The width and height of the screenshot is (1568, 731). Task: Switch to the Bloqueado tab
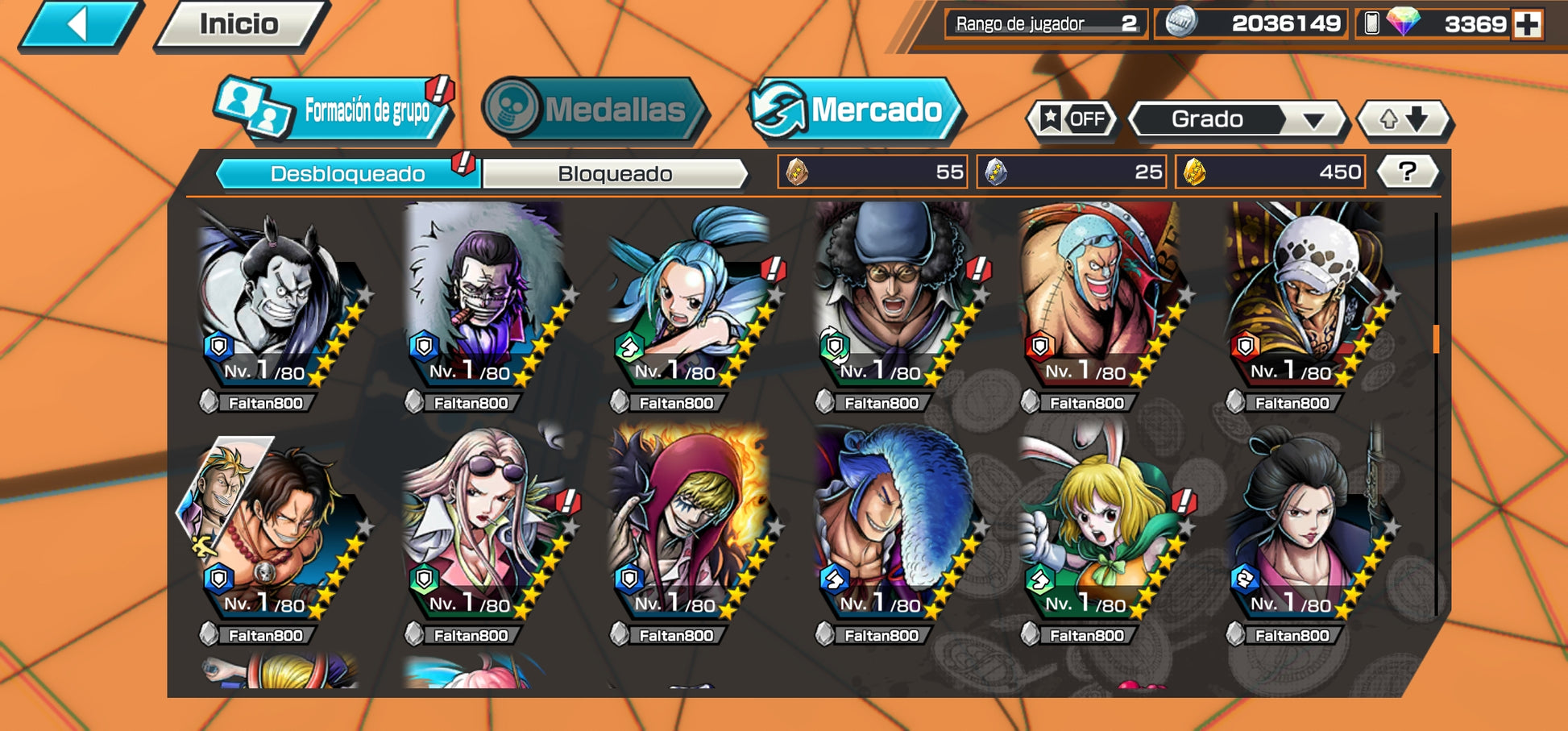[x=615, y=173]
